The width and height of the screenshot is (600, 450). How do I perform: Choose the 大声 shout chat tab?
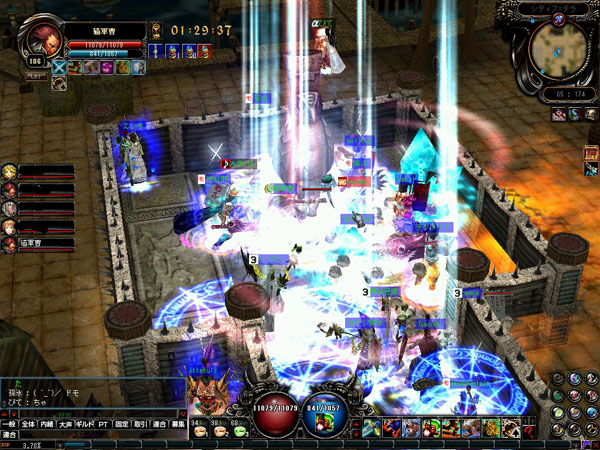66,424
